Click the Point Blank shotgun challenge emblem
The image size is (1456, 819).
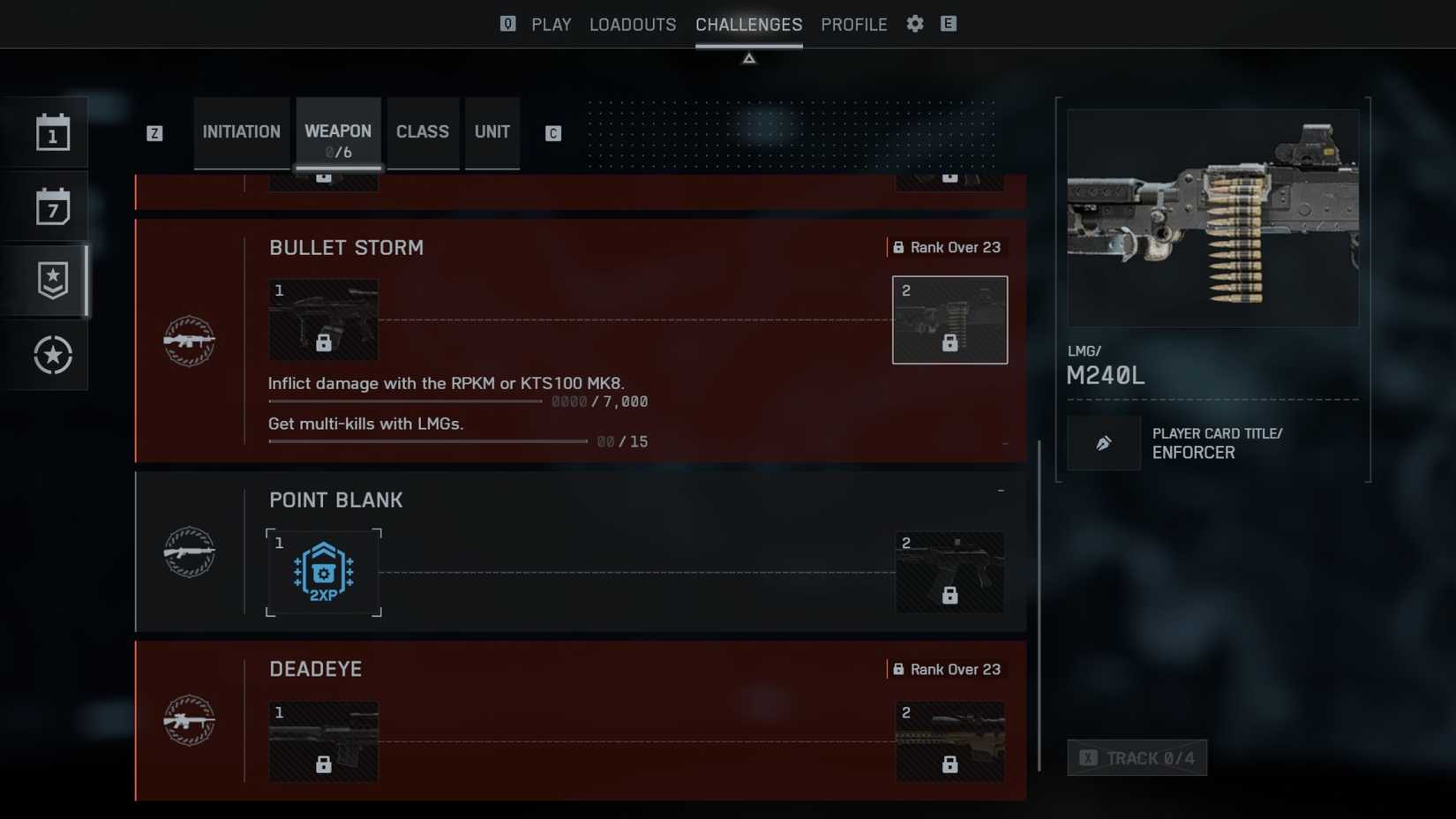[189, 552]
